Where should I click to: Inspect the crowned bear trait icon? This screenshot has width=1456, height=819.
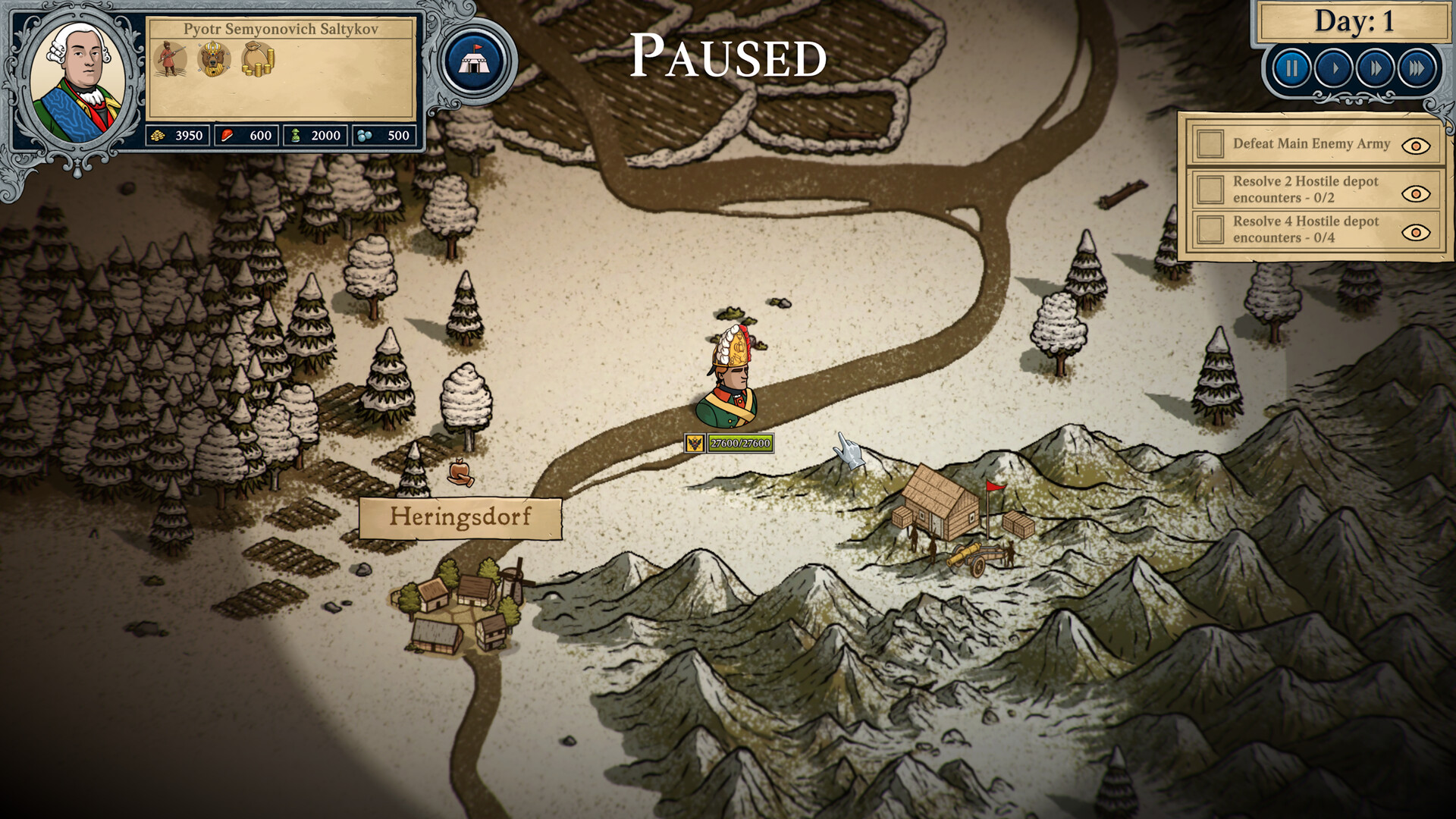(214, 59)
